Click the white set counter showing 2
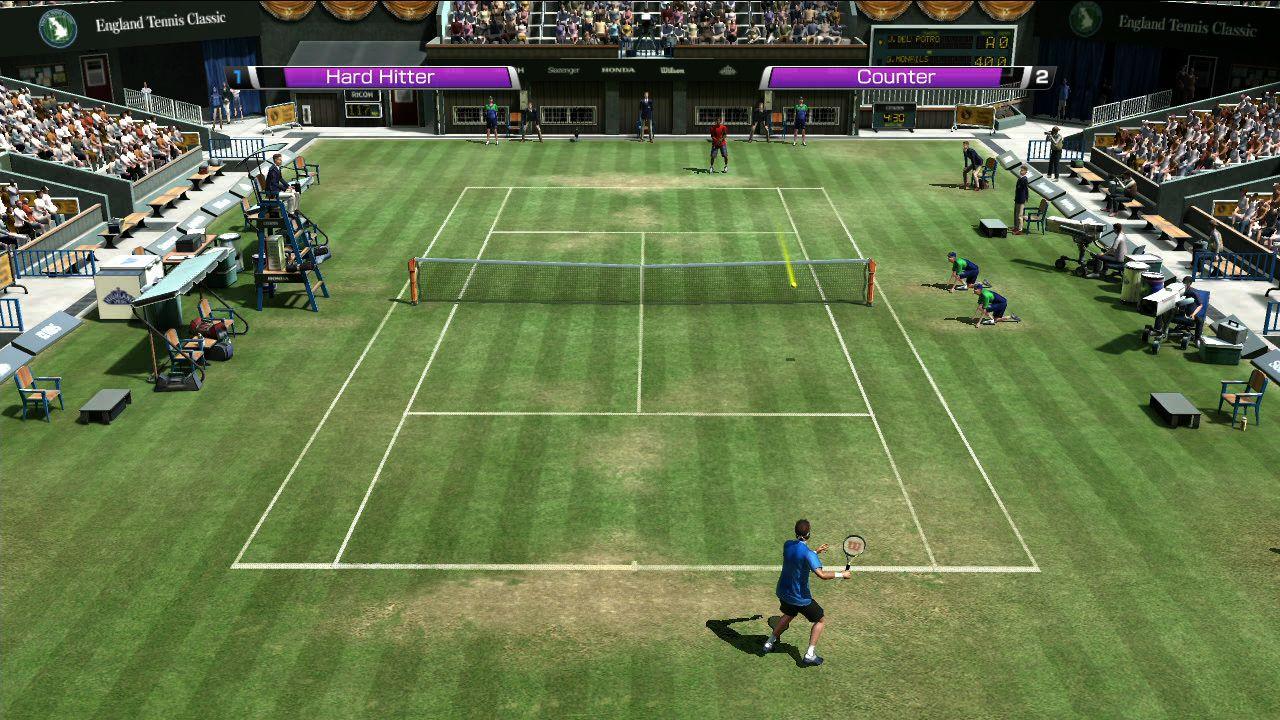1280x720 pixels. [1042, 75]
